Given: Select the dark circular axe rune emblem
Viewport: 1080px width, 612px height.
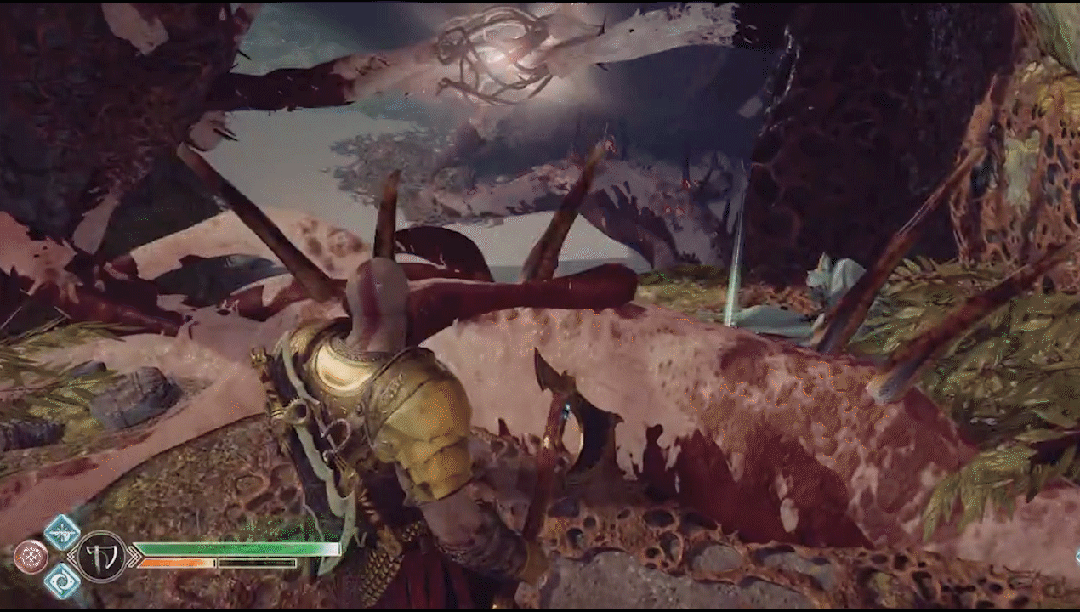Looking at the screenshot, I should [102, 557].
